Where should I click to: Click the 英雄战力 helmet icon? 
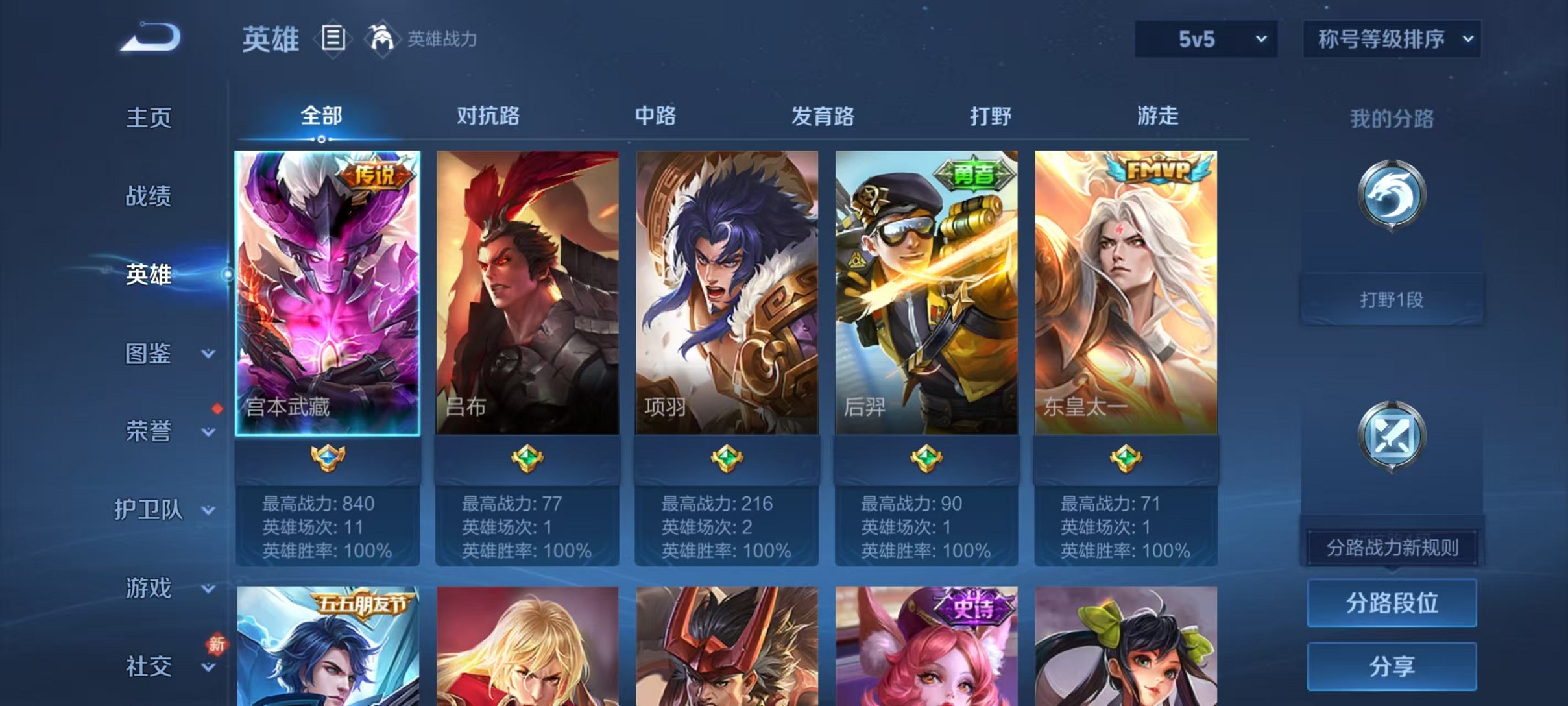(383, 39)
